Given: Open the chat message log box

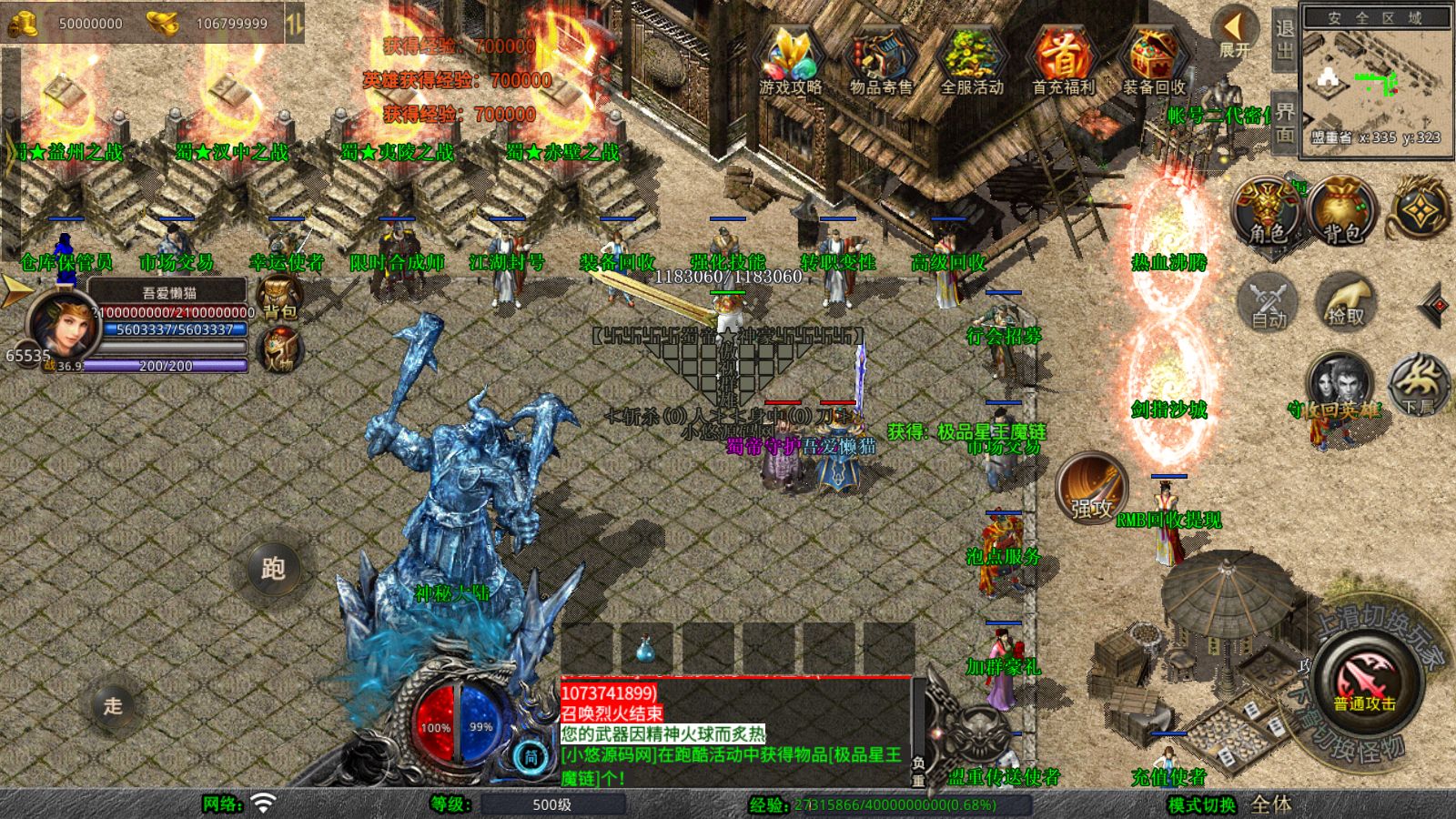Looking at the screenshot, I should [735, 734].
